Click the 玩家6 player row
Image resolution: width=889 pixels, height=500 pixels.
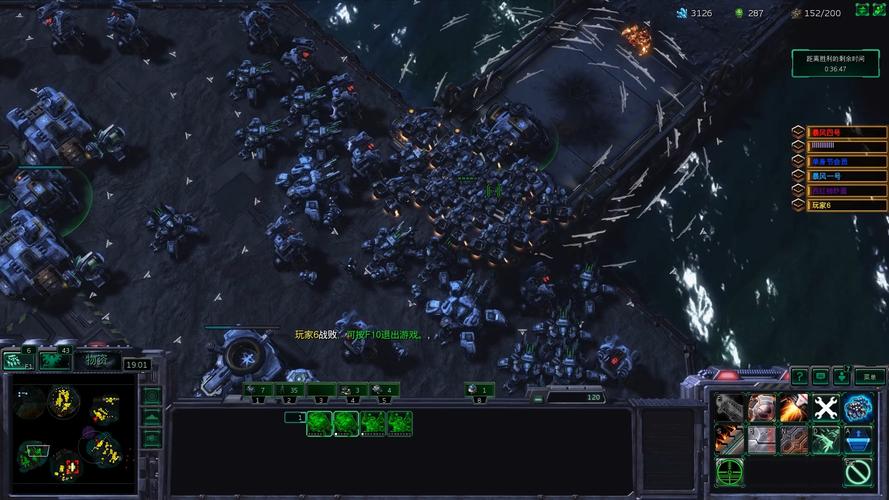click(x=846, y=205)
